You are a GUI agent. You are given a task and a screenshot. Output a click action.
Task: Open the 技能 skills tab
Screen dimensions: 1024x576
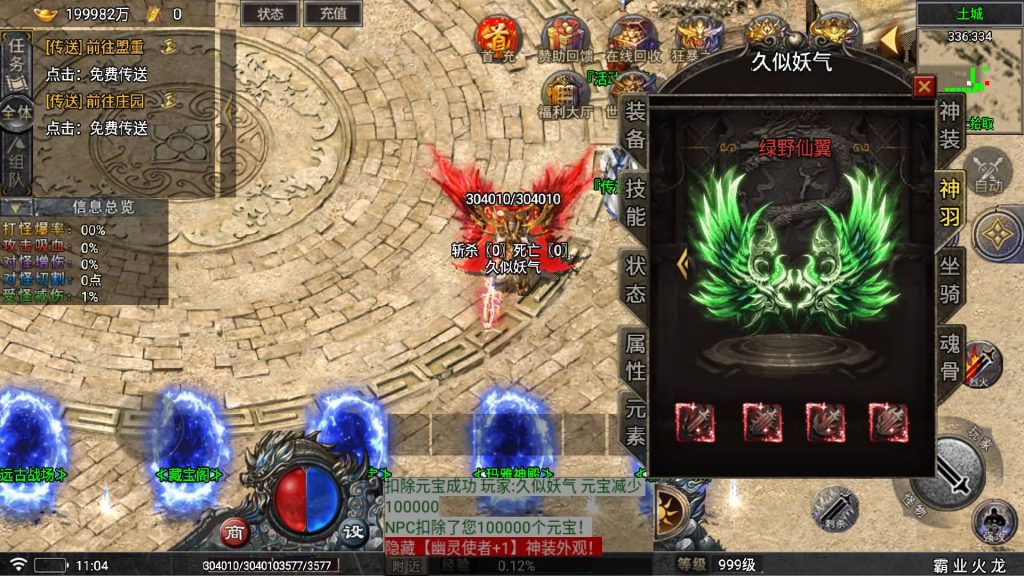coord(635,200)
